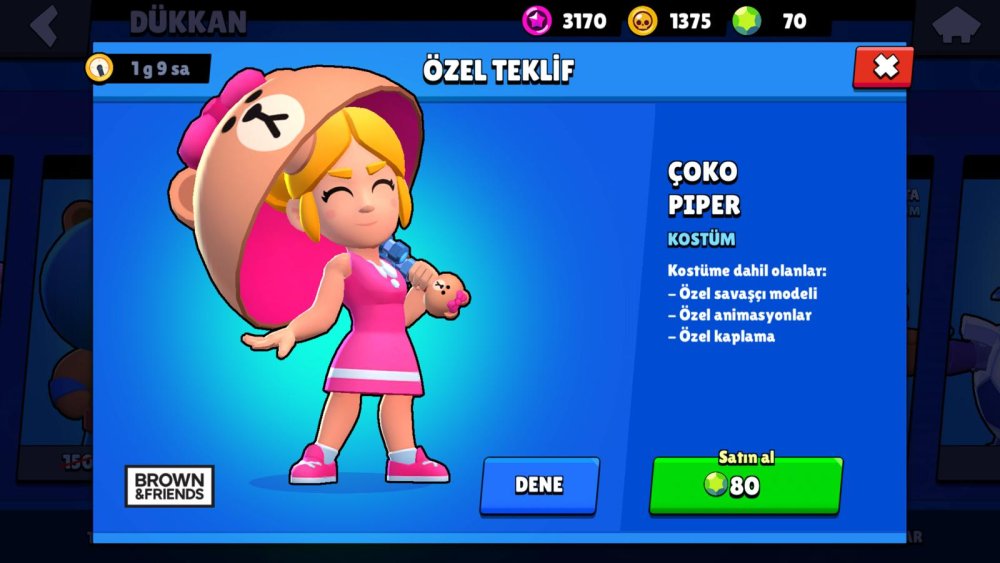Buy Çoko Piper for 80 gems
This screenshot has width=1000, height=563.
click(x=745, y=485)
